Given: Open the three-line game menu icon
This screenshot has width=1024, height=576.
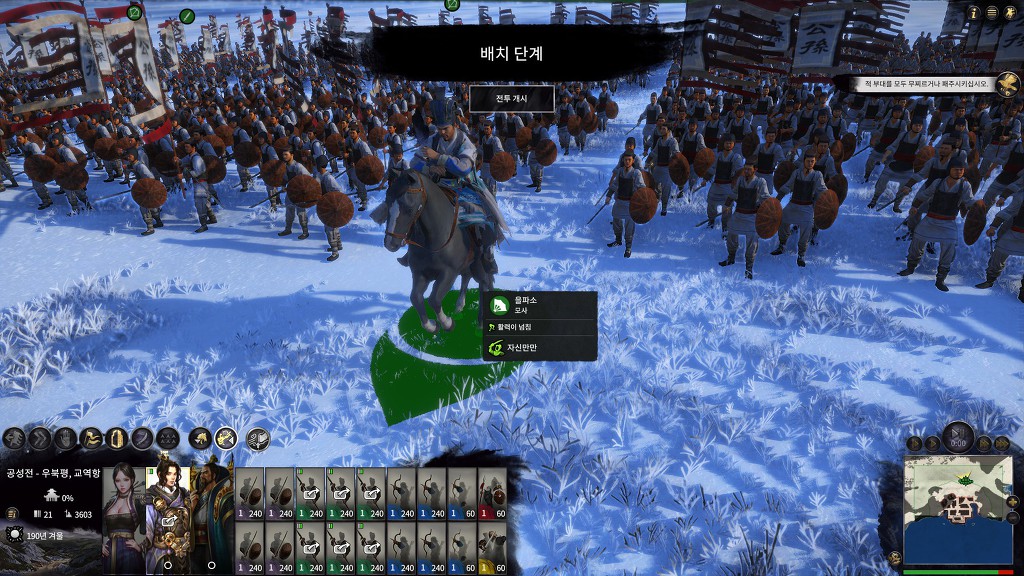Looking at the screenshot, I should coord(992,12).
